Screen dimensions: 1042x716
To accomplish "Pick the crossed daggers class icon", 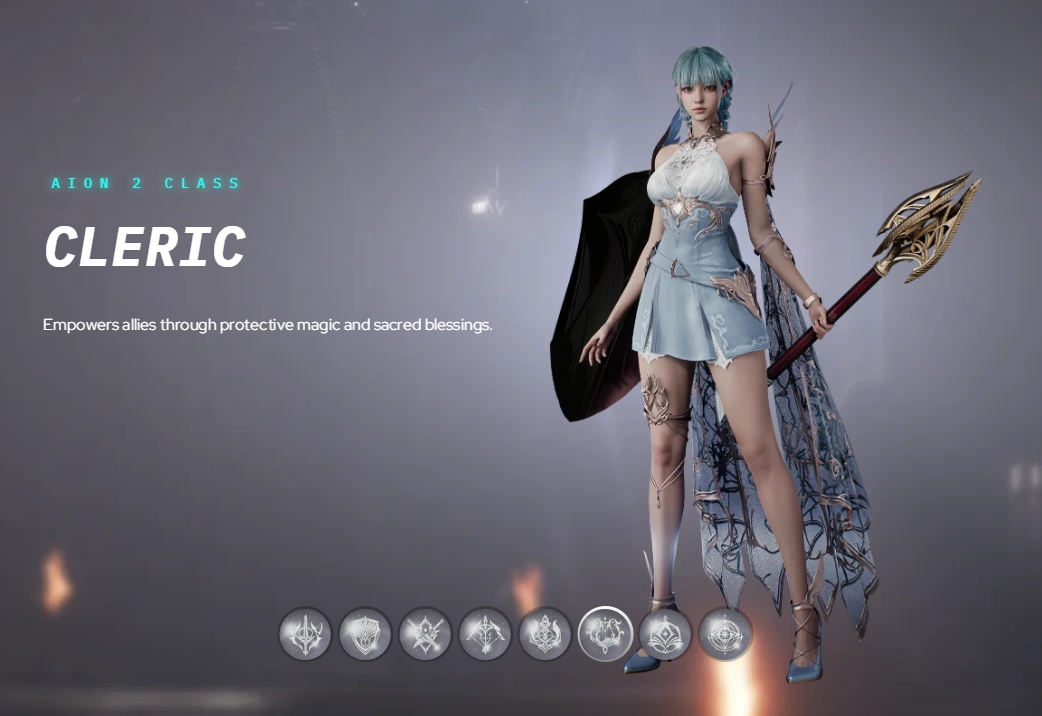I will click(425, 634).
